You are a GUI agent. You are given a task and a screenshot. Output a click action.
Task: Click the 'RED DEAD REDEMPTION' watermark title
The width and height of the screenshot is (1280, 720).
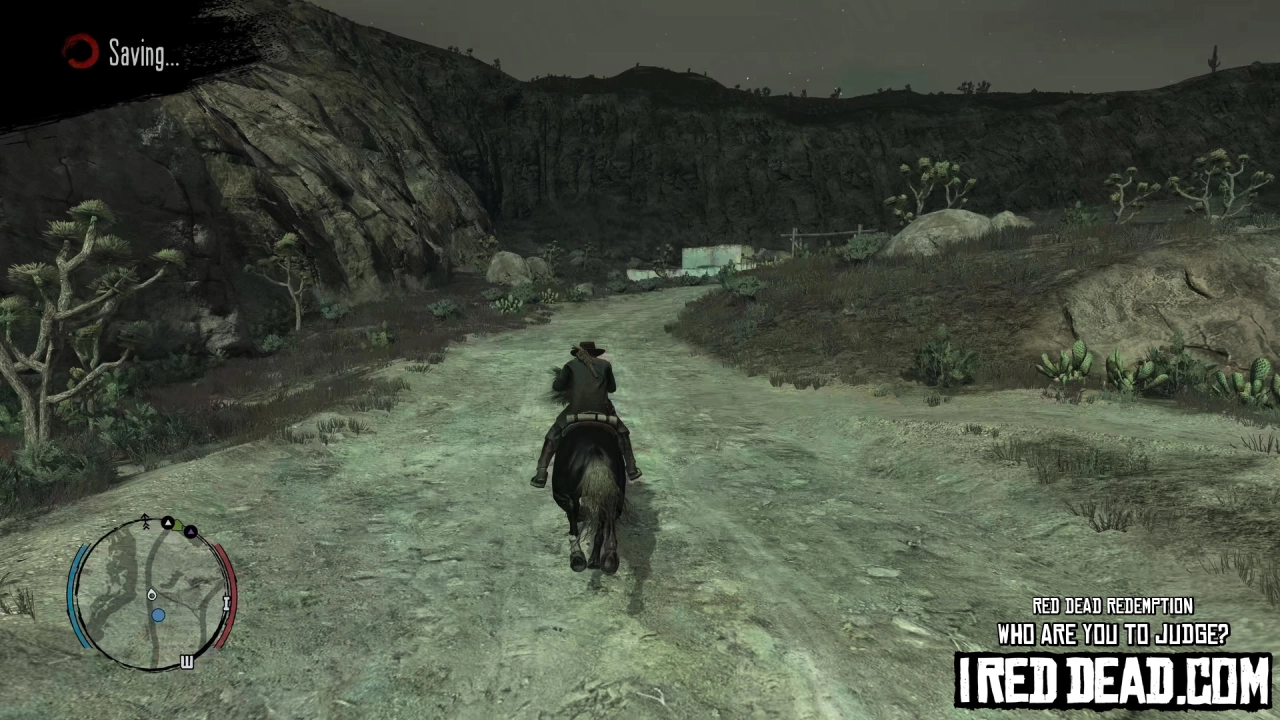pyautogui.click(x=1112, y=606)
